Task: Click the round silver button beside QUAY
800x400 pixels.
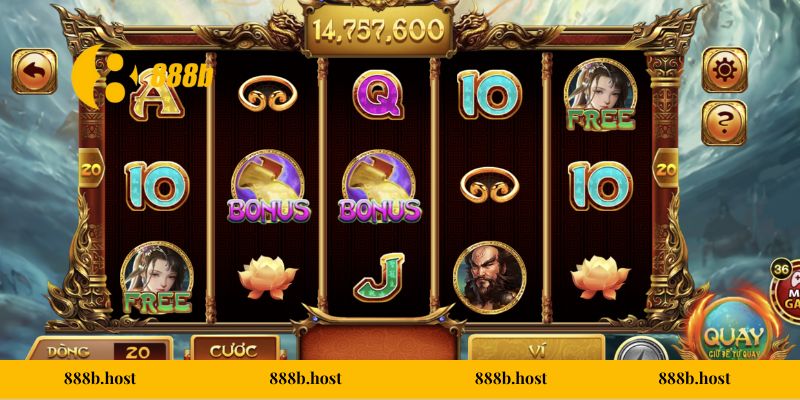Action: tap(634, 350)
